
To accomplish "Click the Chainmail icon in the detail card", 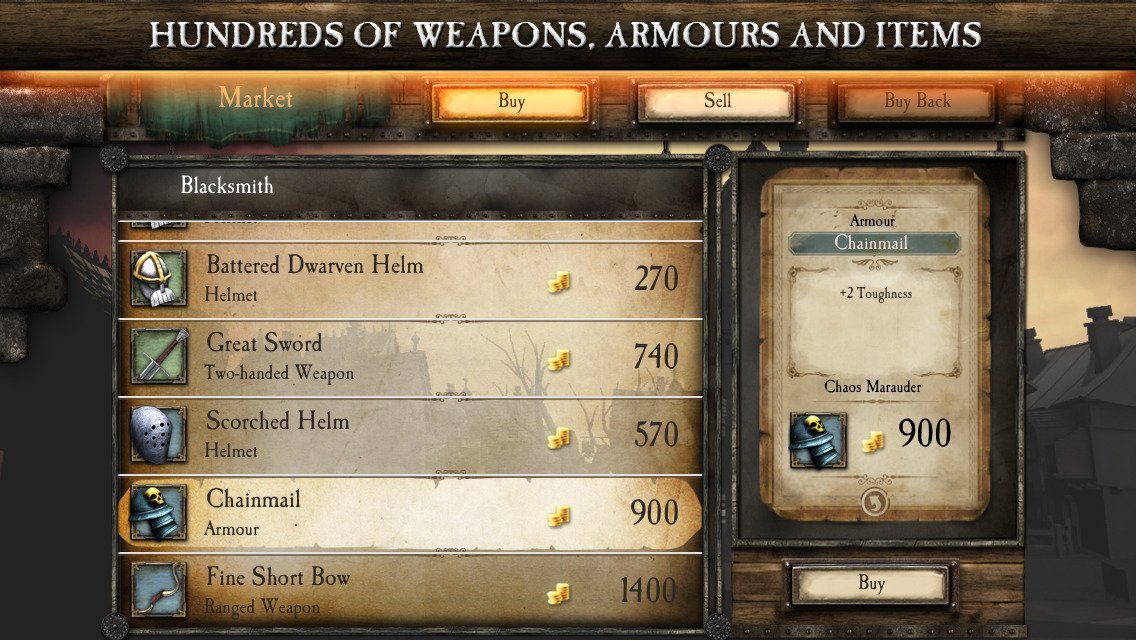I will tap(817, 440).
